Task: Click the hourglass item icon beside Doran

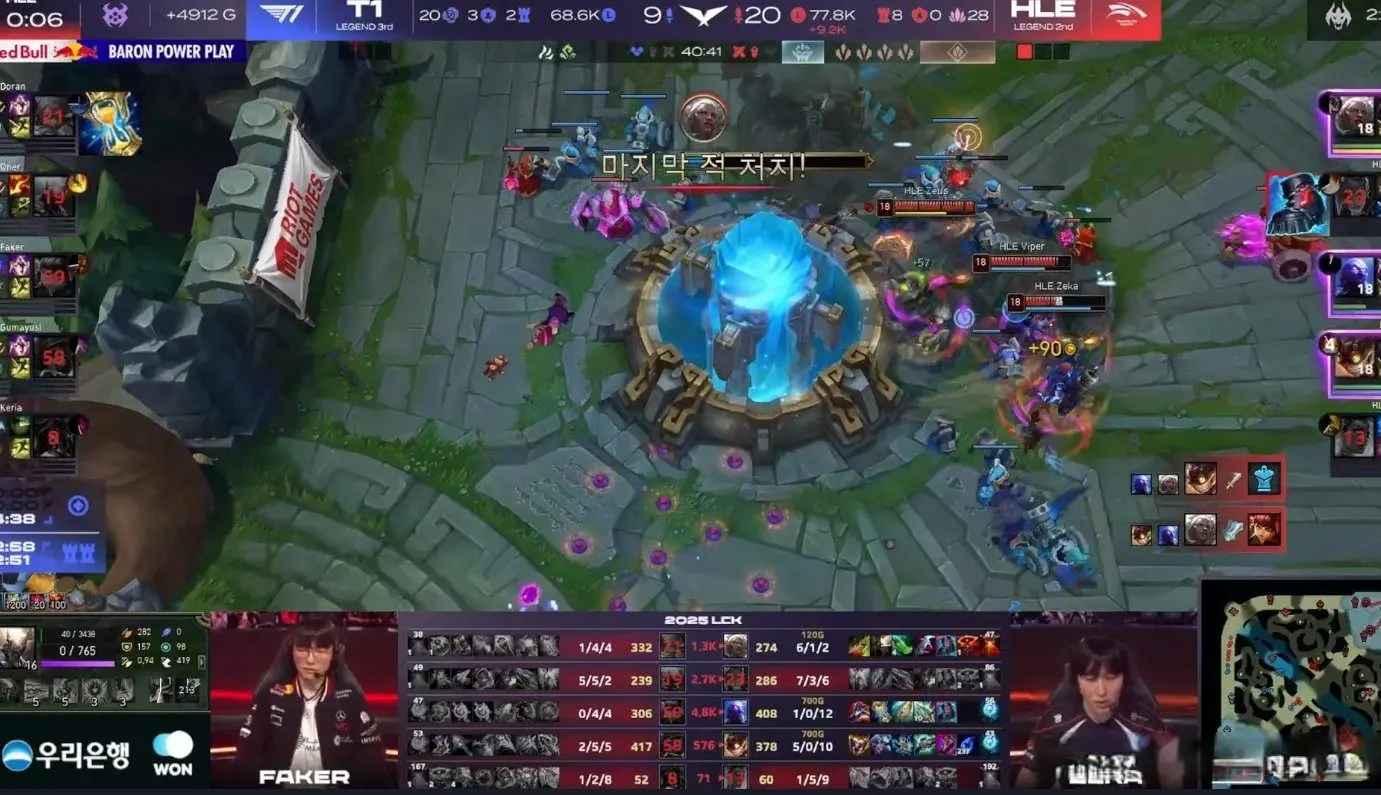Action: pyautogui.click(x=111, y=123)
